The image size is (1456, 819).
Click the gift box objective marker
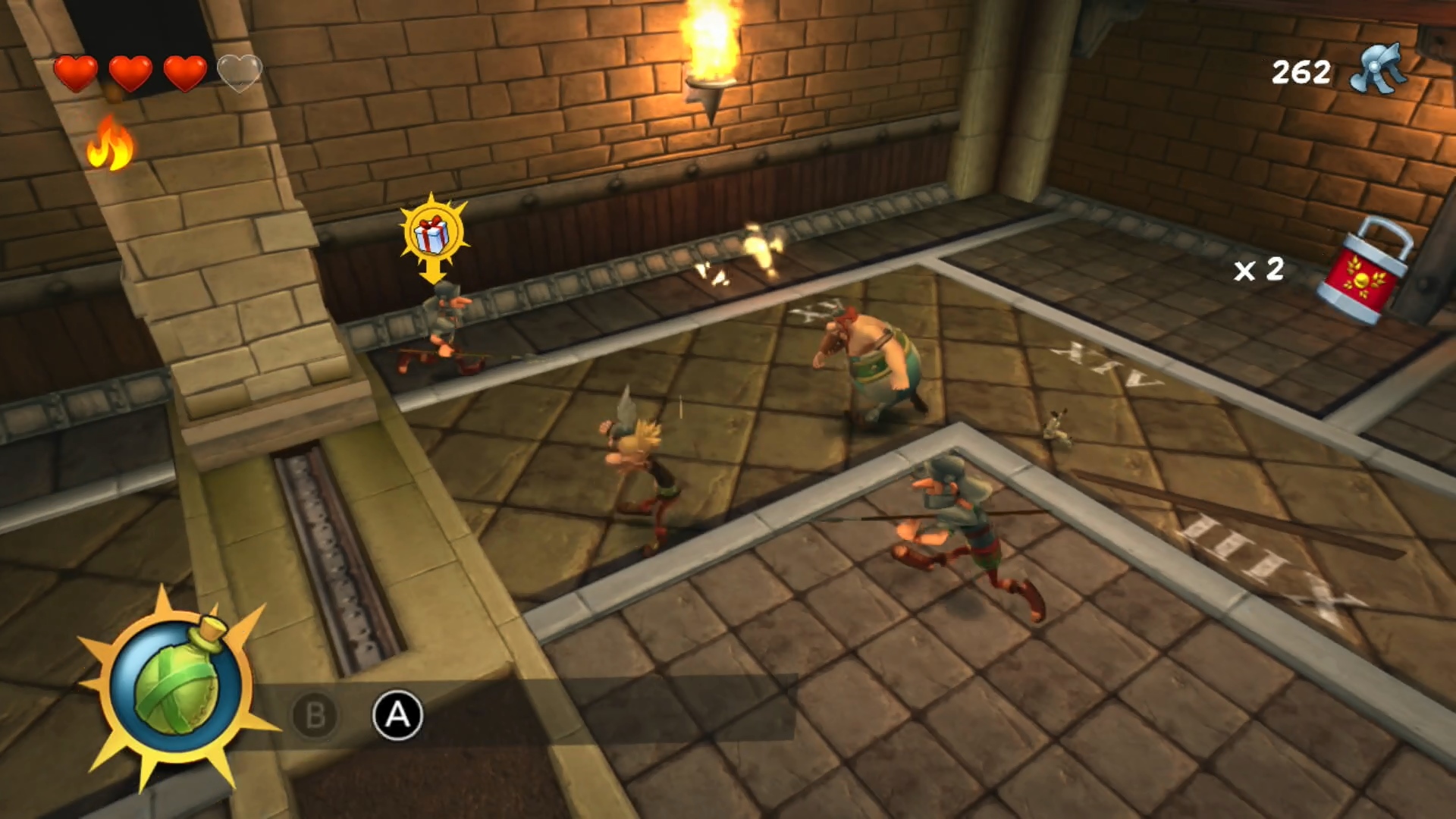pos(433,232)
